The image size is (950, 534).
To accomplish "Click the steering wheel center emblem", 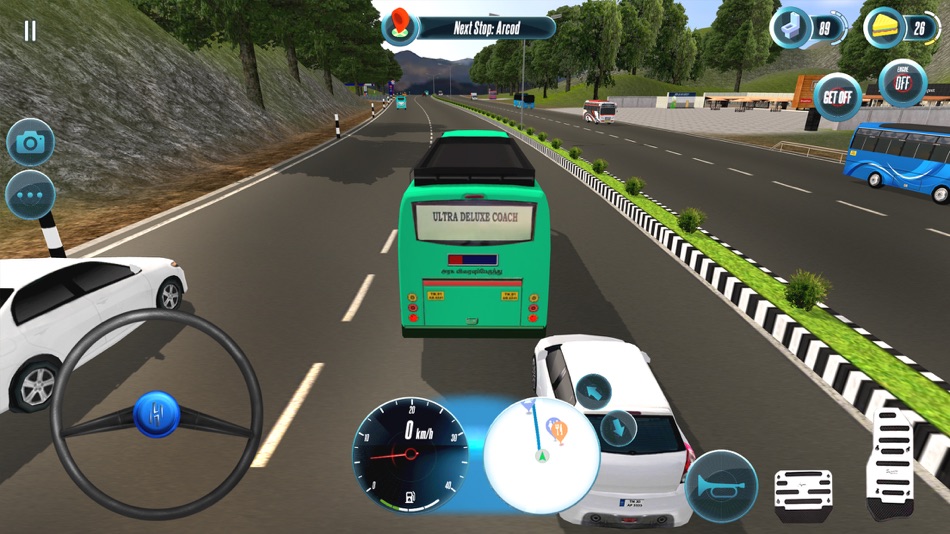I will pyautogui.click(x=157, y=413).
